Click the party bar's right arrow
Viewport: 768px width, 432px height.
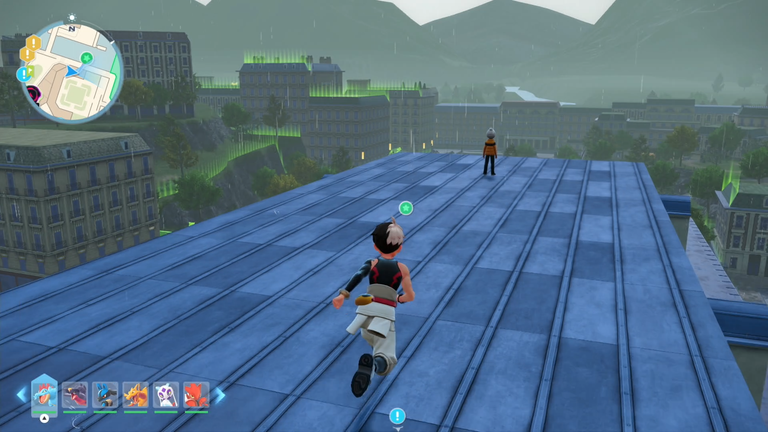[x=220, y=395]
